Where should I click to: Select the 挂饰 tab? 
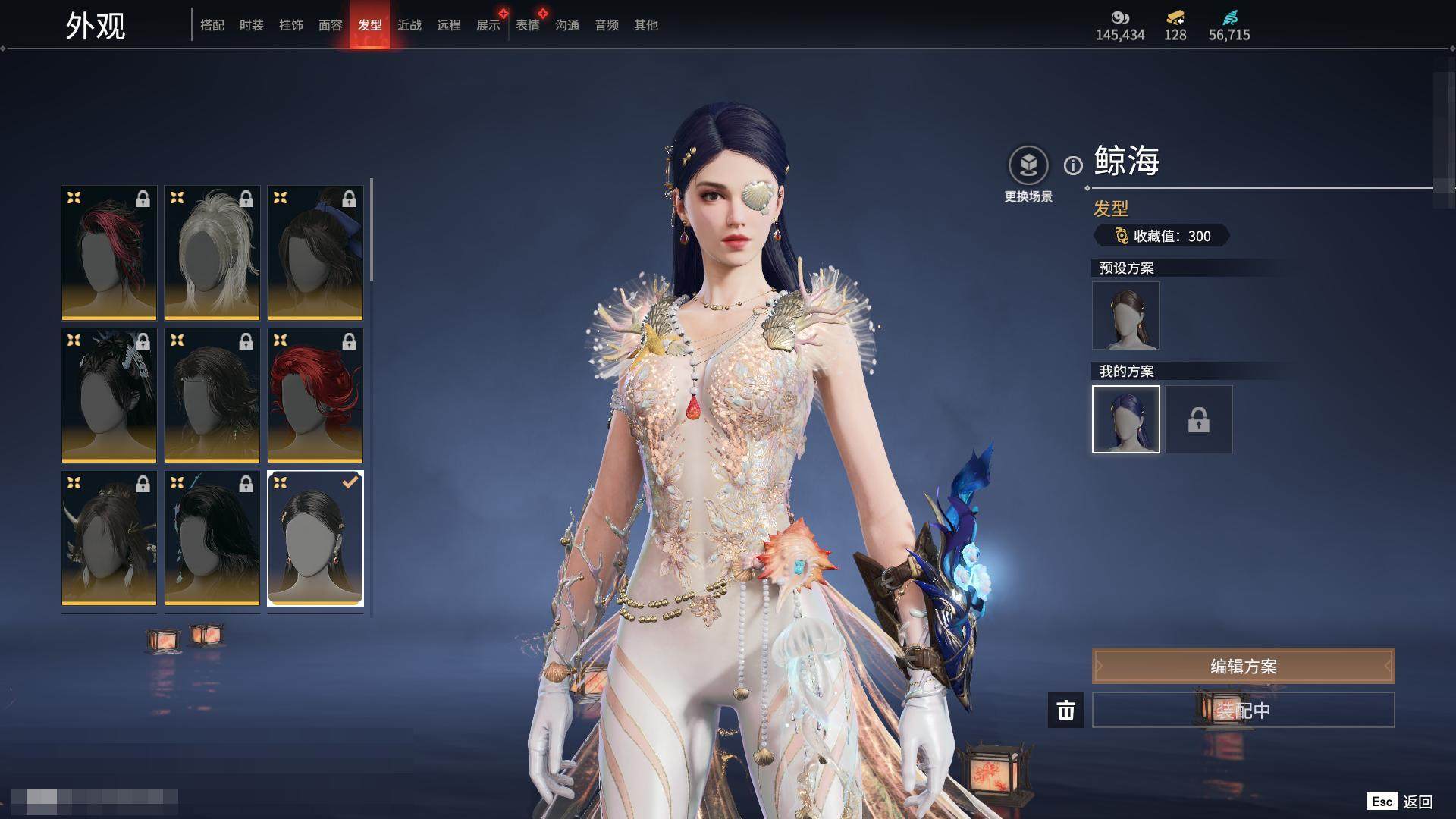(291, 25)
